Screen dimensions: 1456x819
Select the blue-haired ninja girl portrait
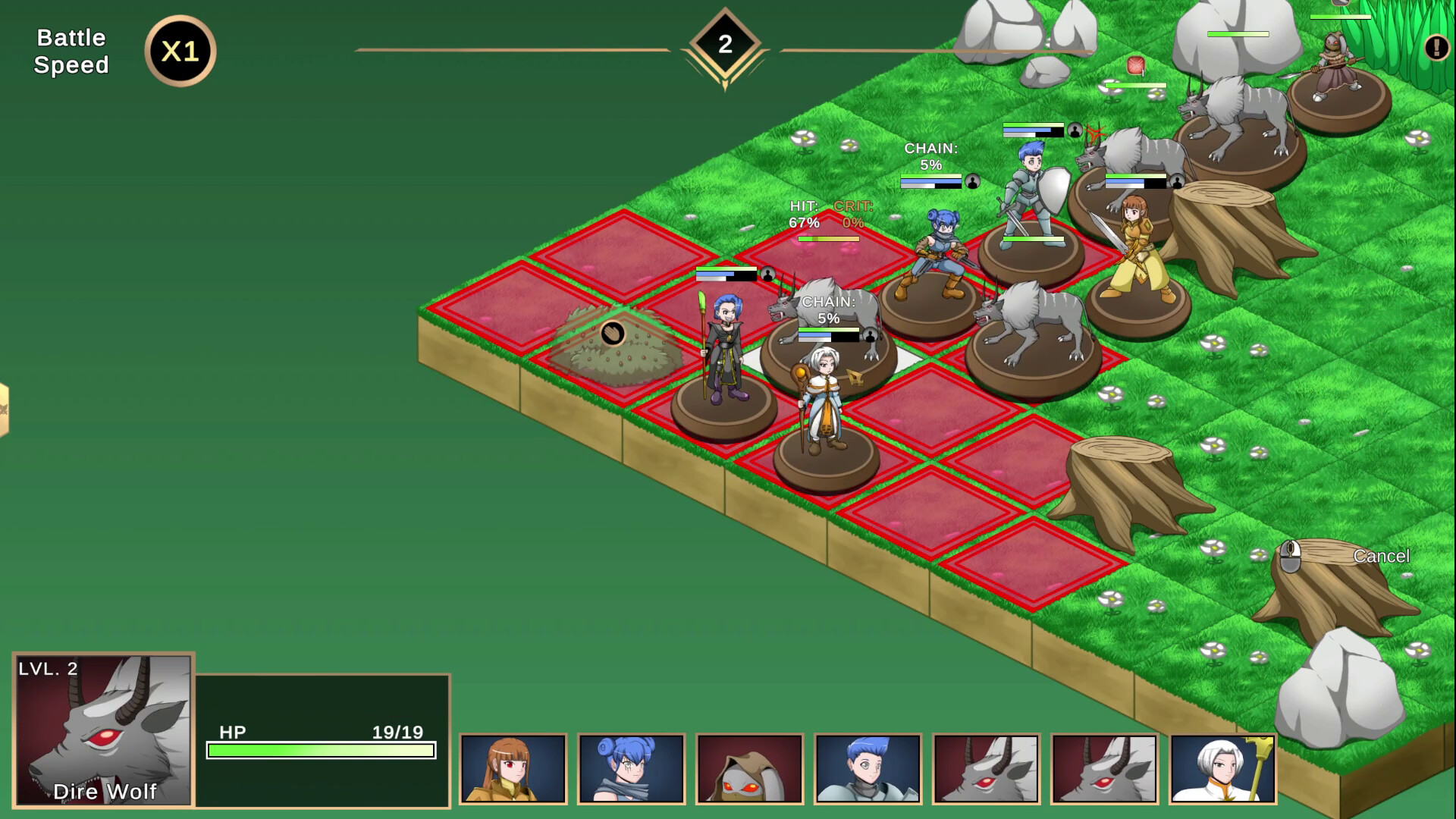pyautogui.click(x=632, y=768)
